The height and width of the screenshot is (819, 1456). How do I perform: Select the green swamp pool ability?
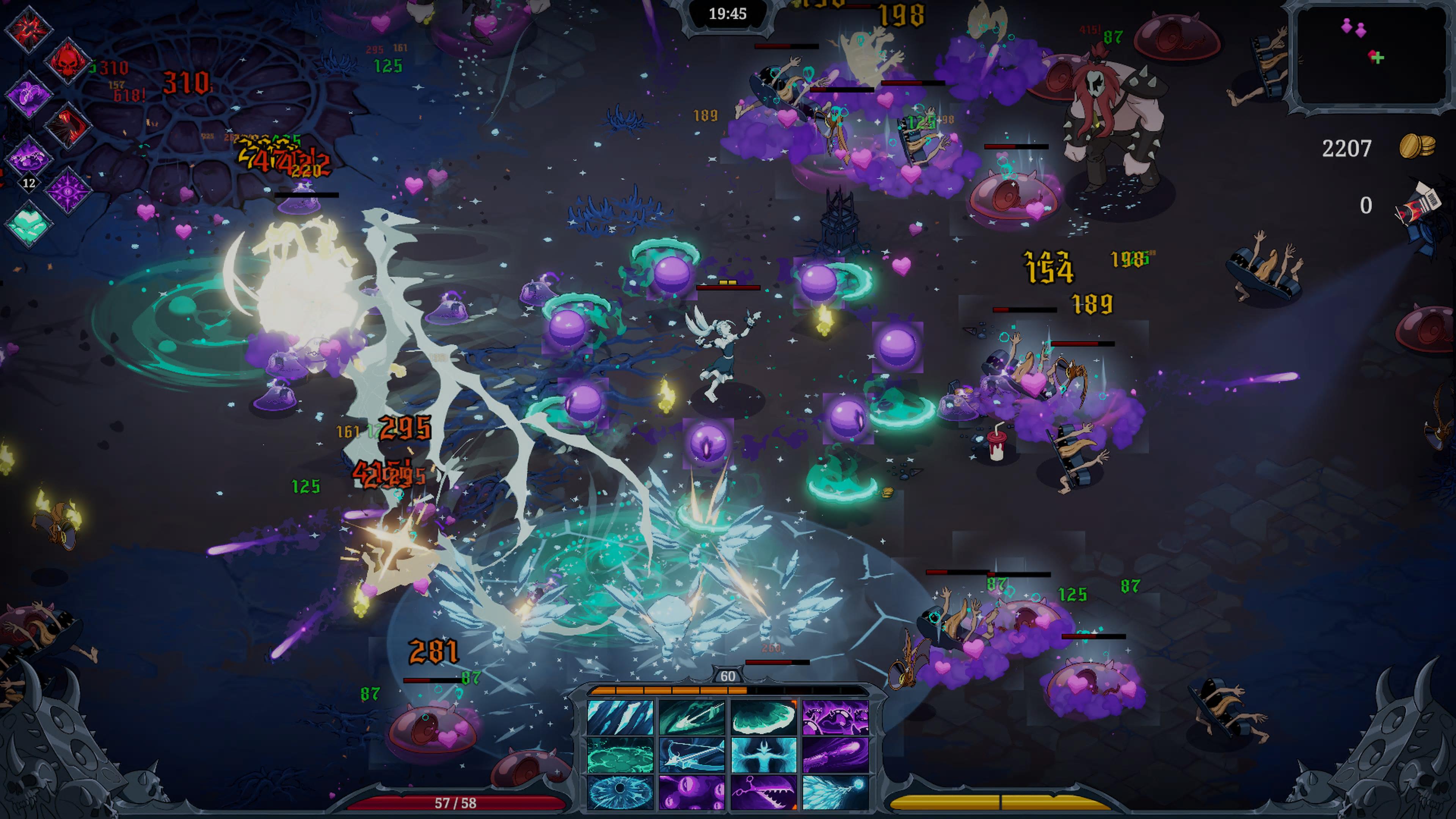point(620,755)
